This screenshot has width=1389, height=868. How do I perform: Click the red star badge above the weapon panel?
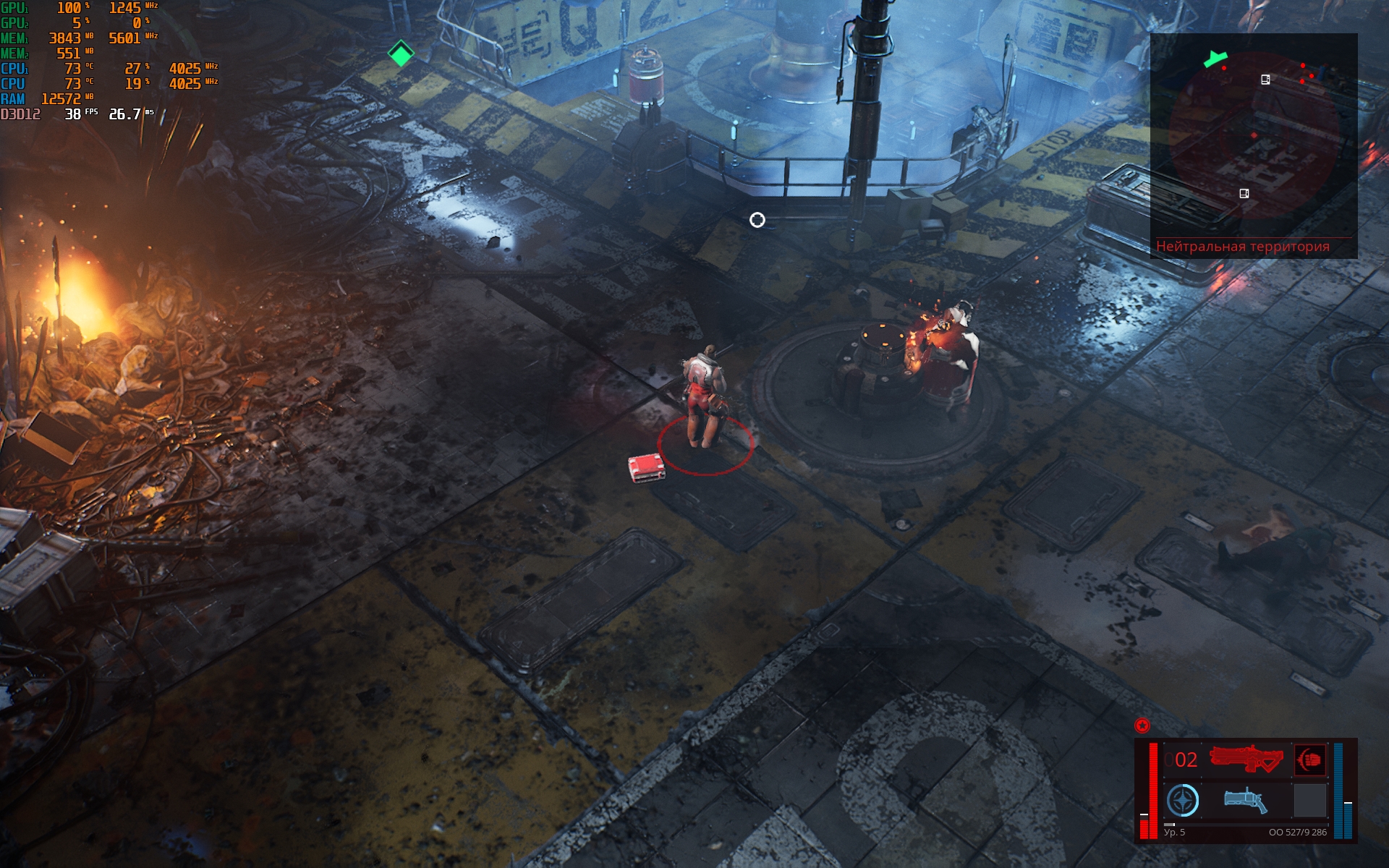1142,725
